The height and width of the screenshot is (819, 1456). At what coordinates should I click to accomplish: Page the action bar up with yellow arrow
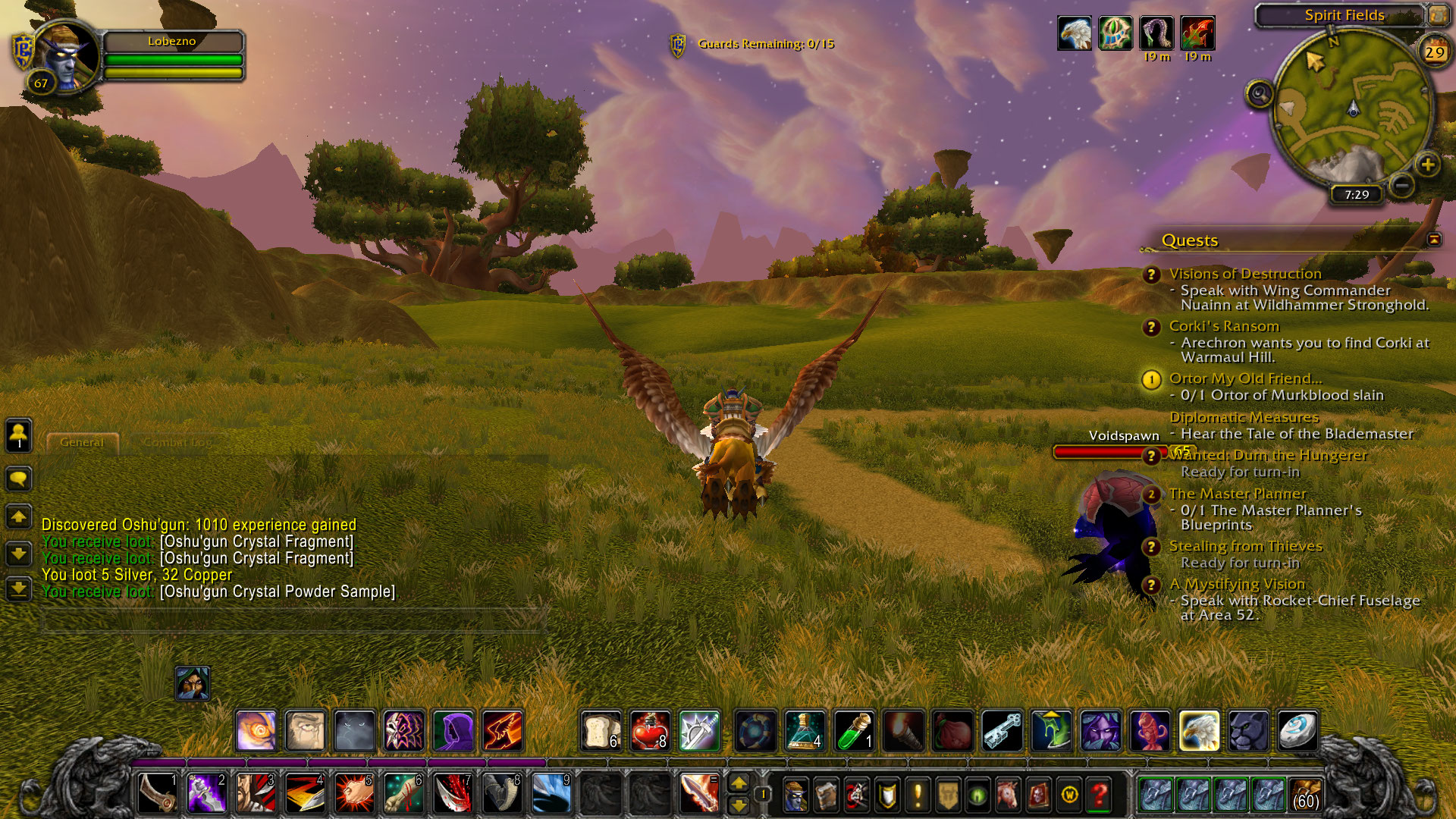point(739,783)
